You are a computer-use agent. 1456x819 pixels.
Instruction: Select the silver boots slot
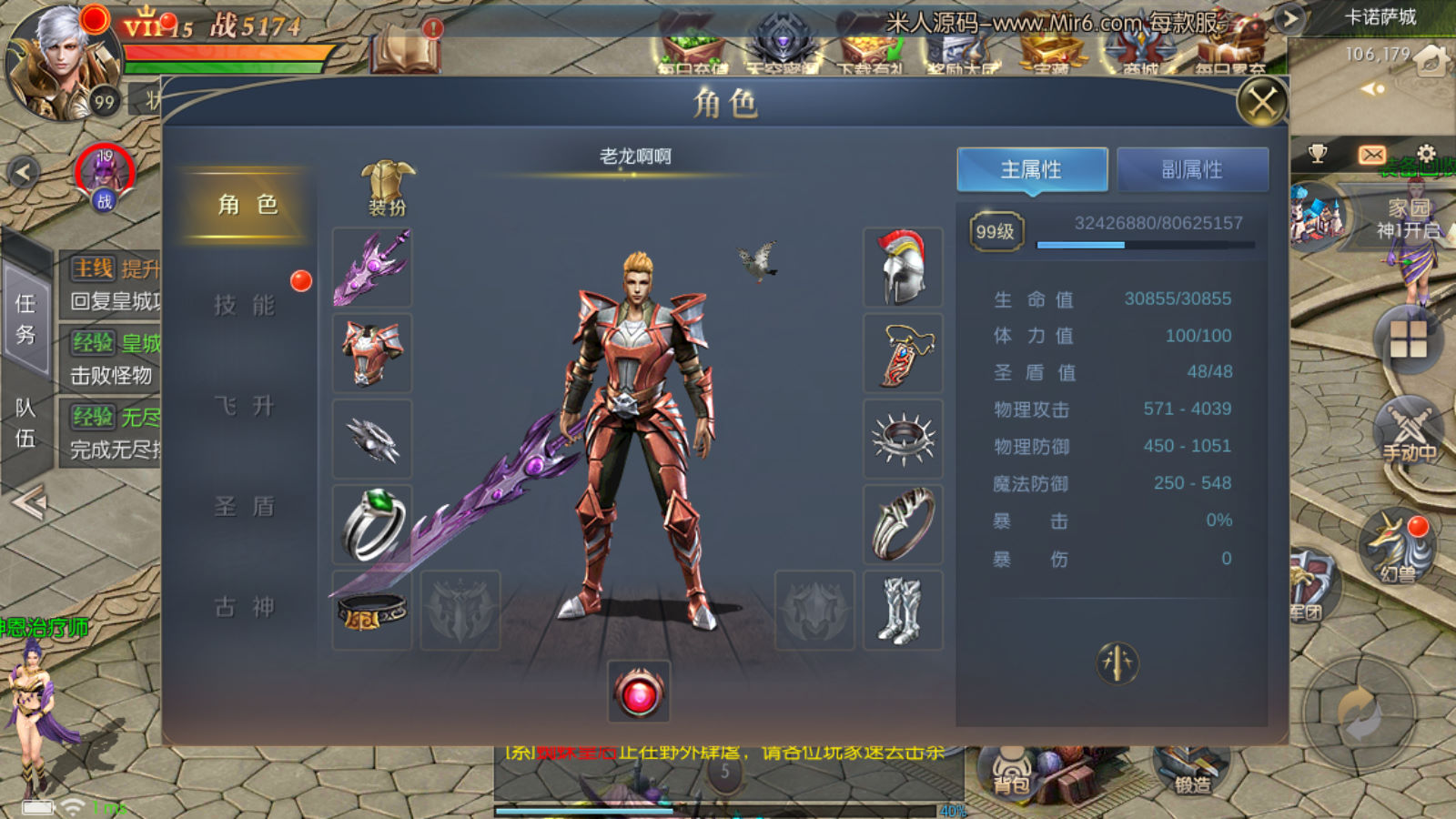tap(903, 611)
